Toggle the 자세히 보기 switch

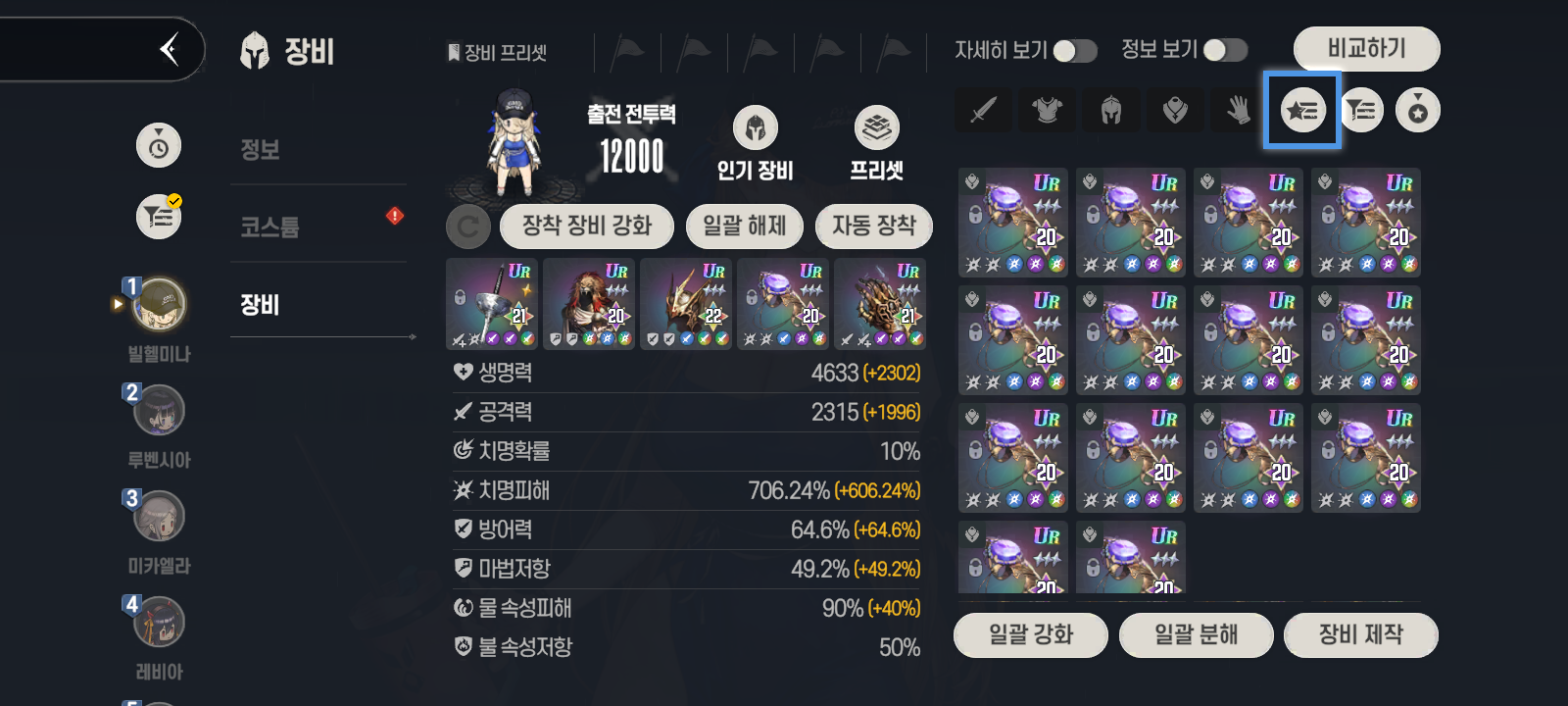click(1075, 51)
